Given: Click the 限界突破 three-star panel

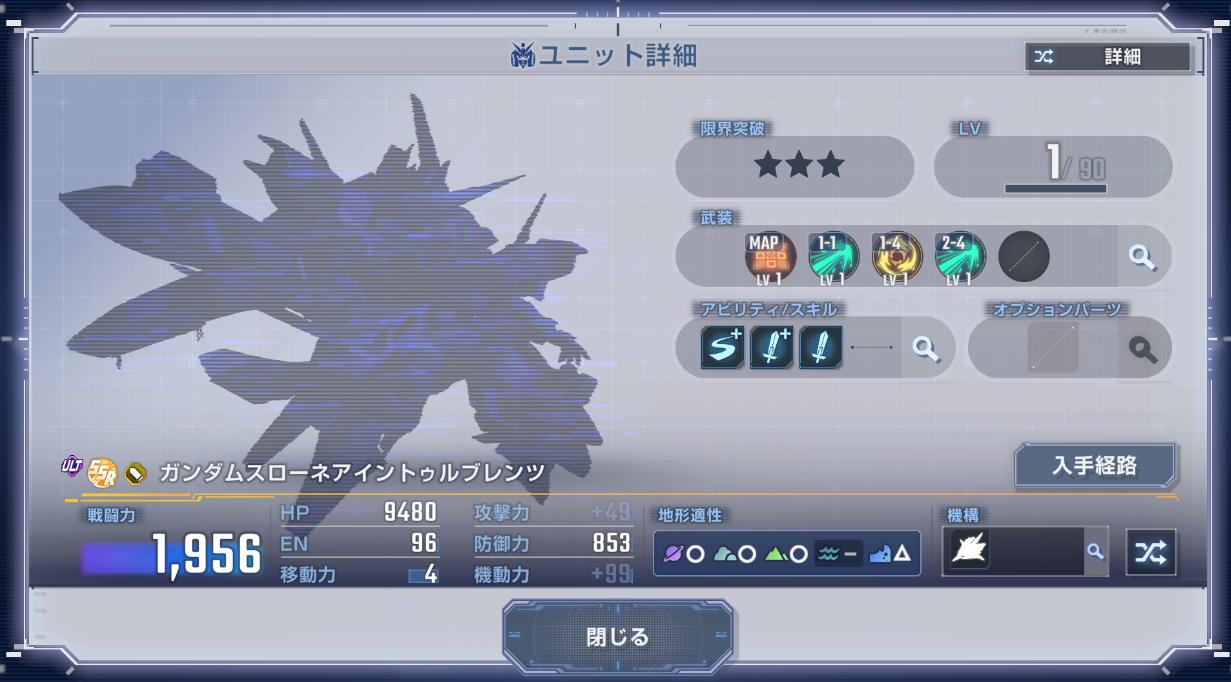Looking at the screenshot, I should point(795,166).
